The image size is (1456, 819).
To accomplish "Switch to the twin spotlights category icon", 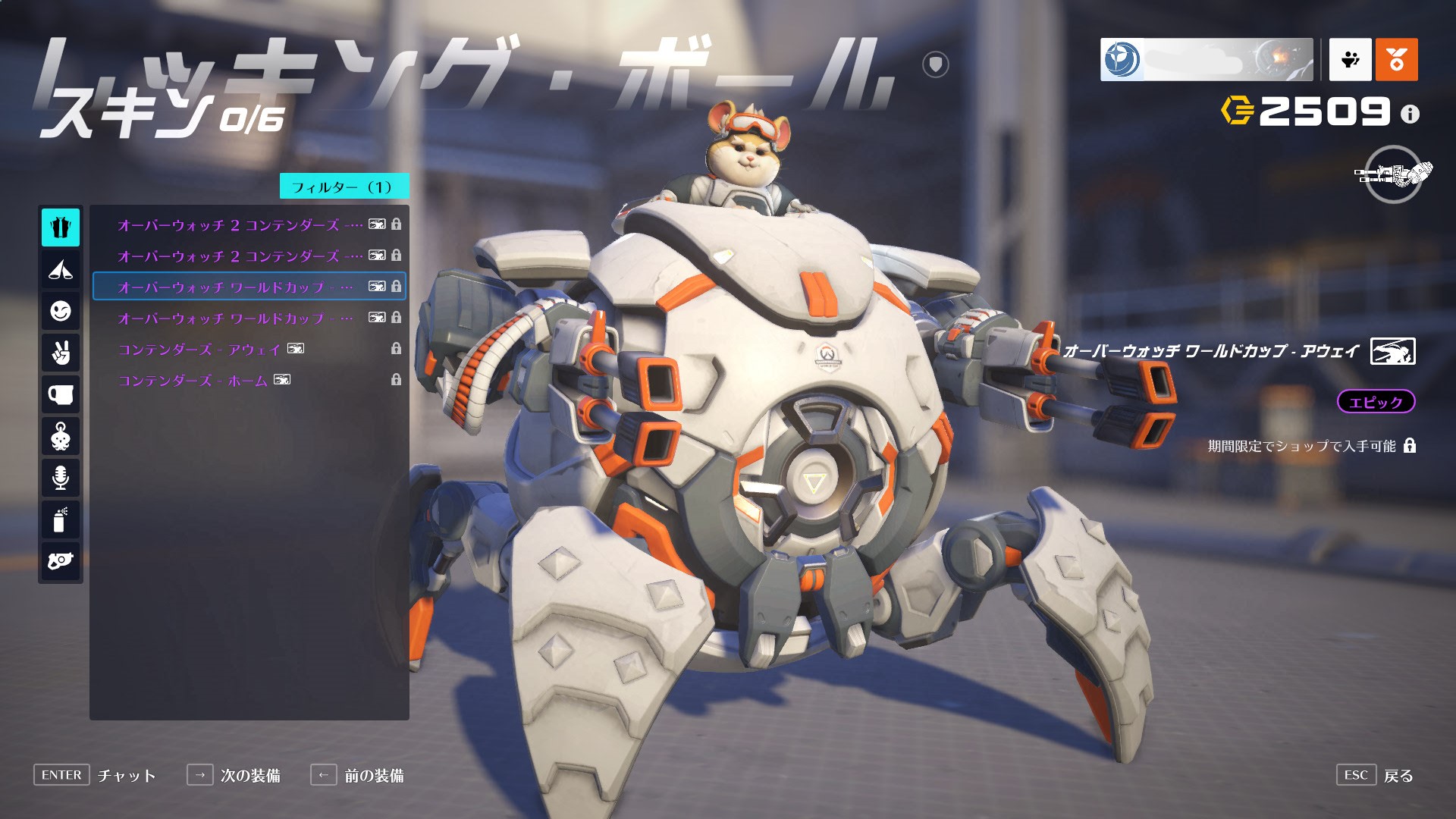I will pyautogui.click(x=61, y=269).
